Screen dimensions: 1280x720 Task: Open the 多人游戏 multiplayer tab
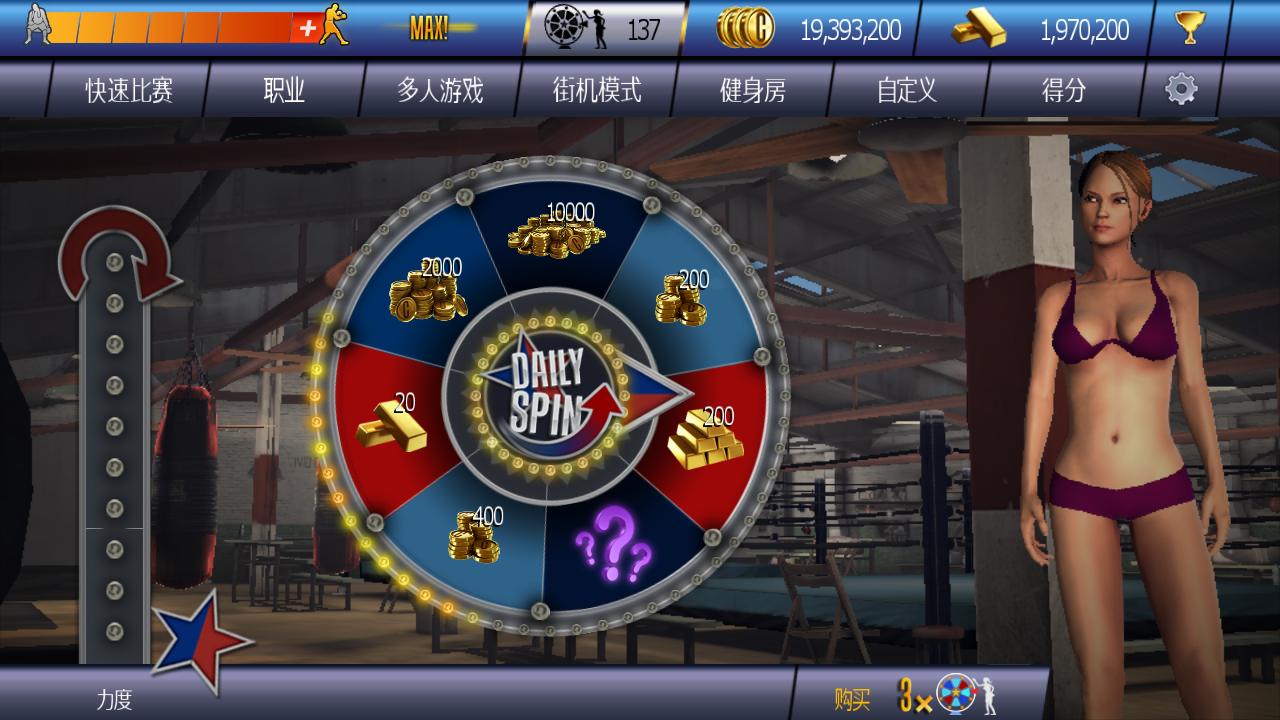[440, 91]
